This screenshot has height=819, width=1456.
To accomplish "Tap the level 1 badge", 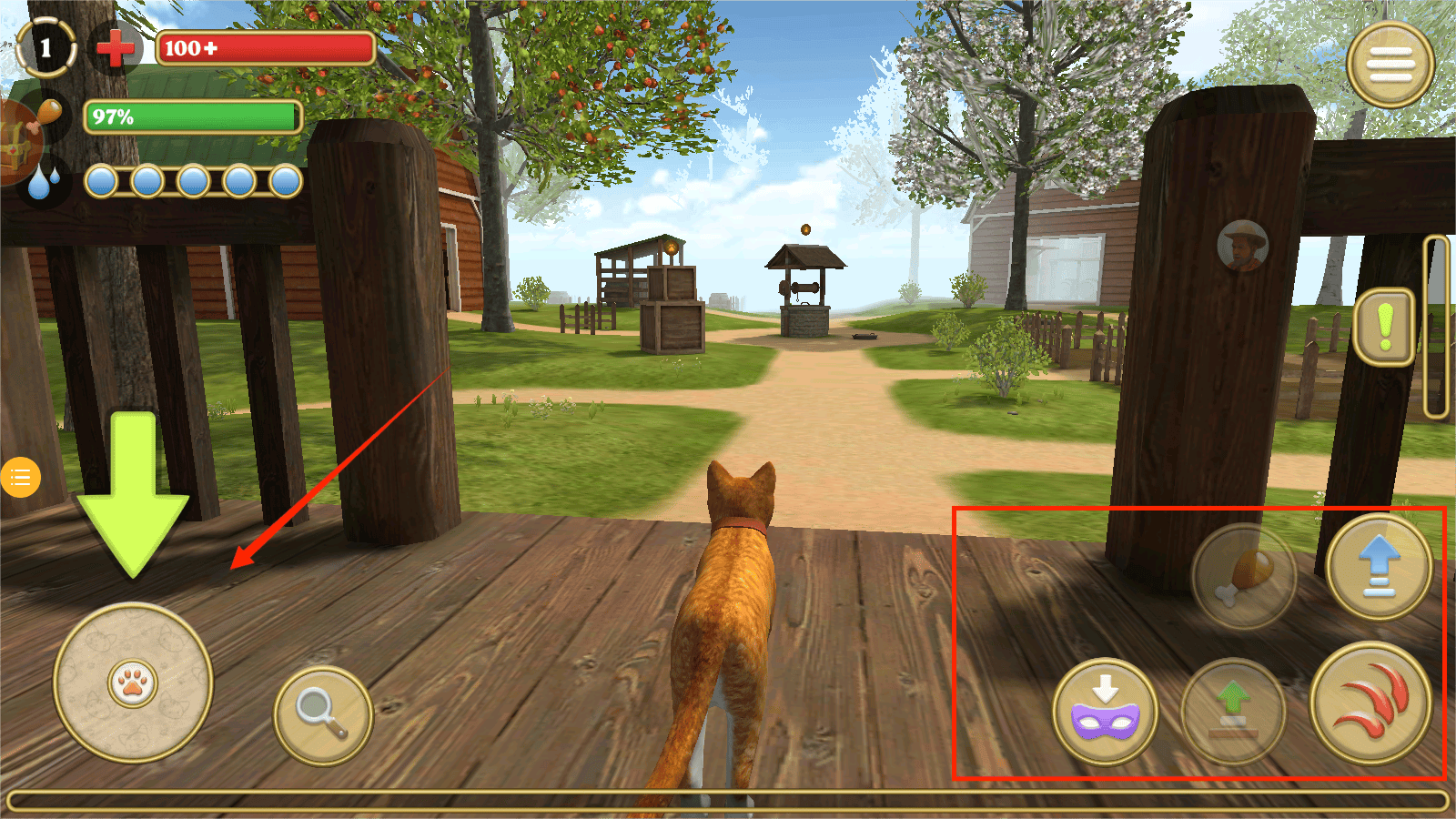I will click(x=45, y=47).
